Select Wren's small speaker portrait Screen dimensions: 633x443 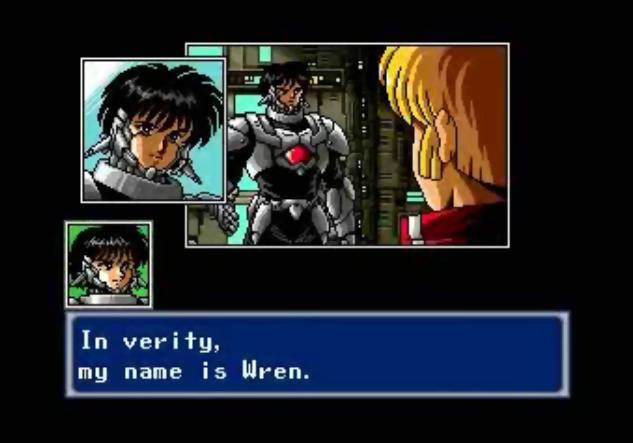(x=109, y=264)
